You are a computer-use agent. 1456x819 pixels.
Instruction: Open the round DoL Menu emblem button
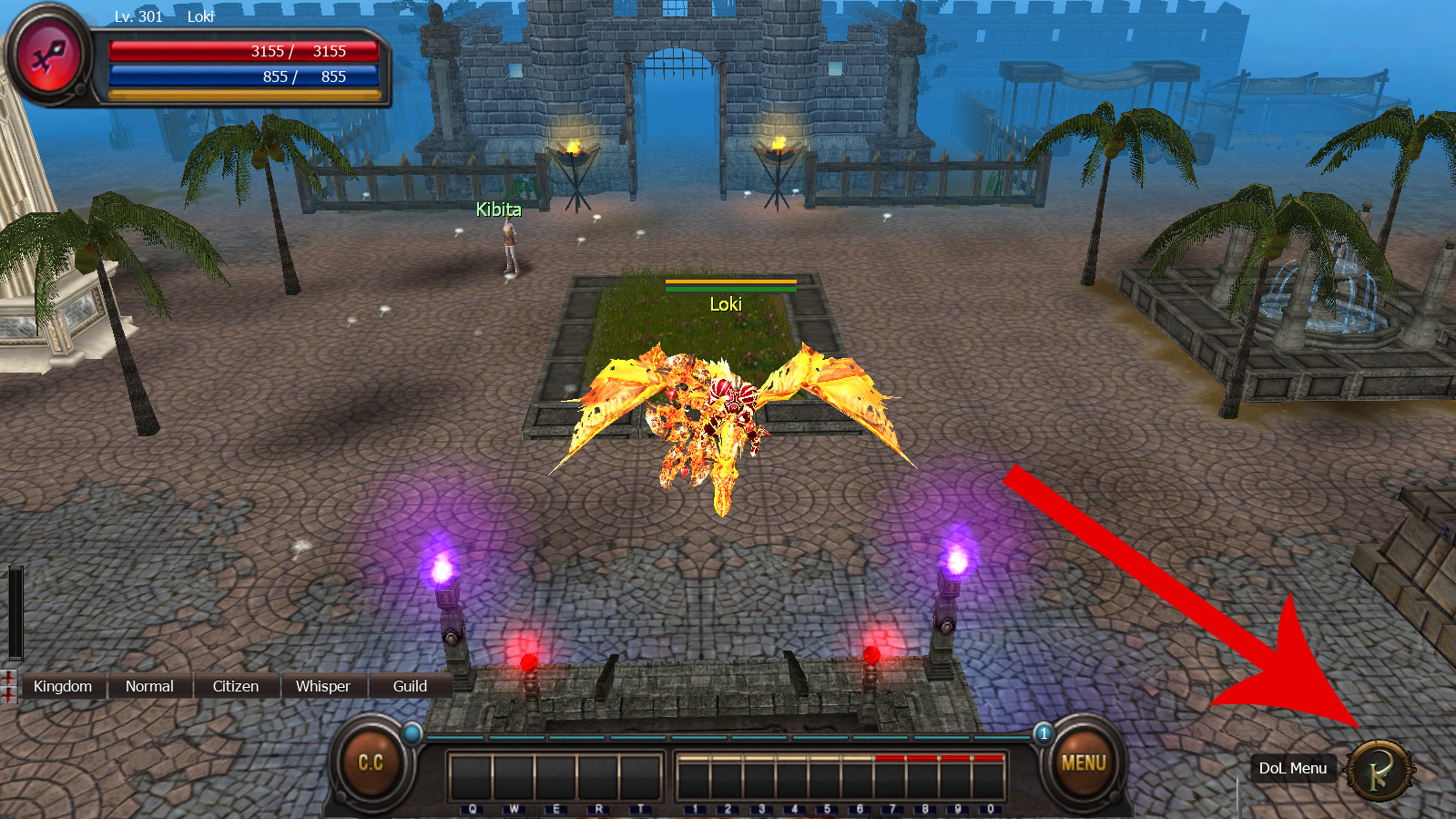[x=1380, y=770]
